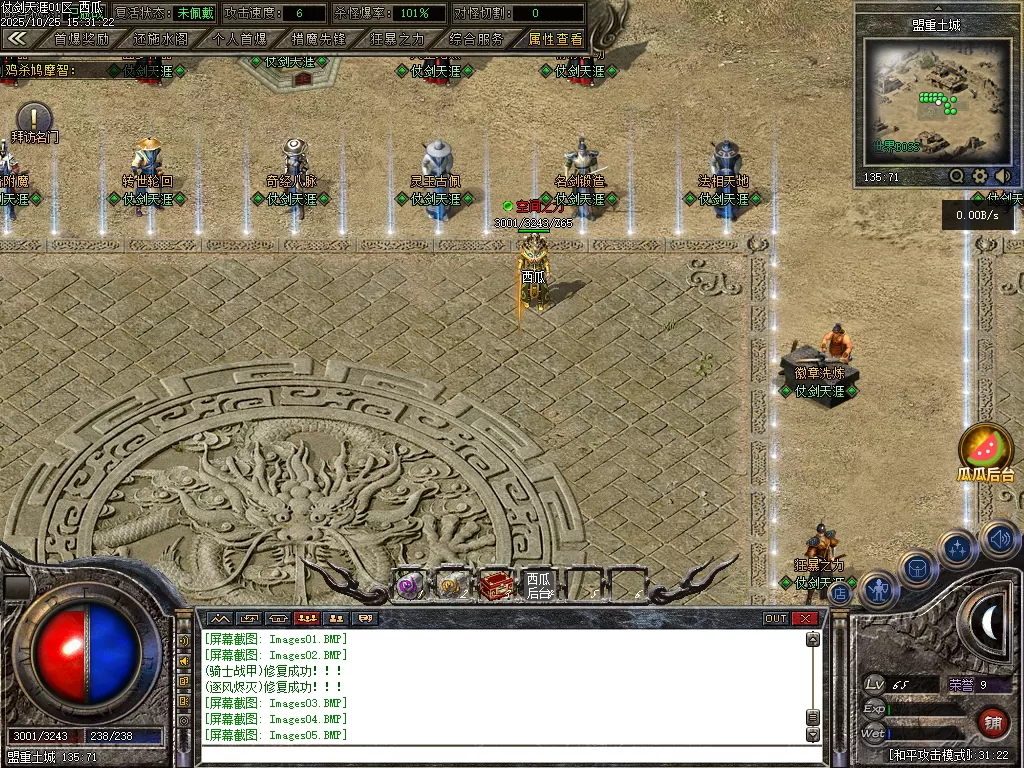
Task: Click the 西瓜后台 hotbar slot
Action: point(538,585)
